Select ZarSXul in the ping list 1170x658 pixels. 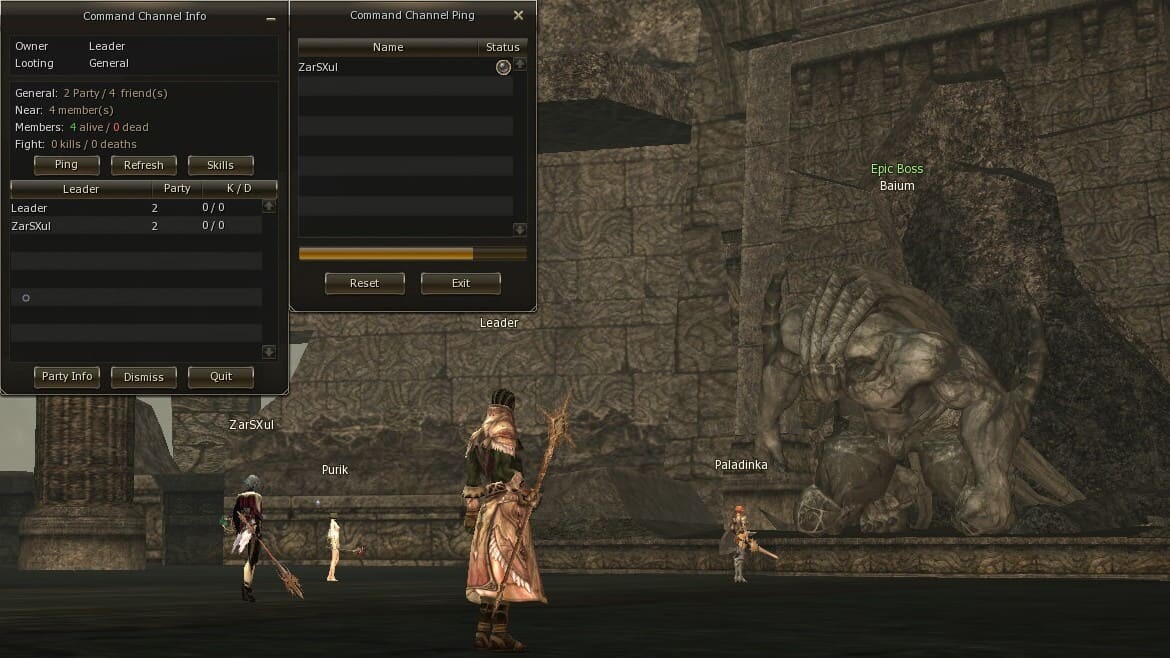click(400, 68)
